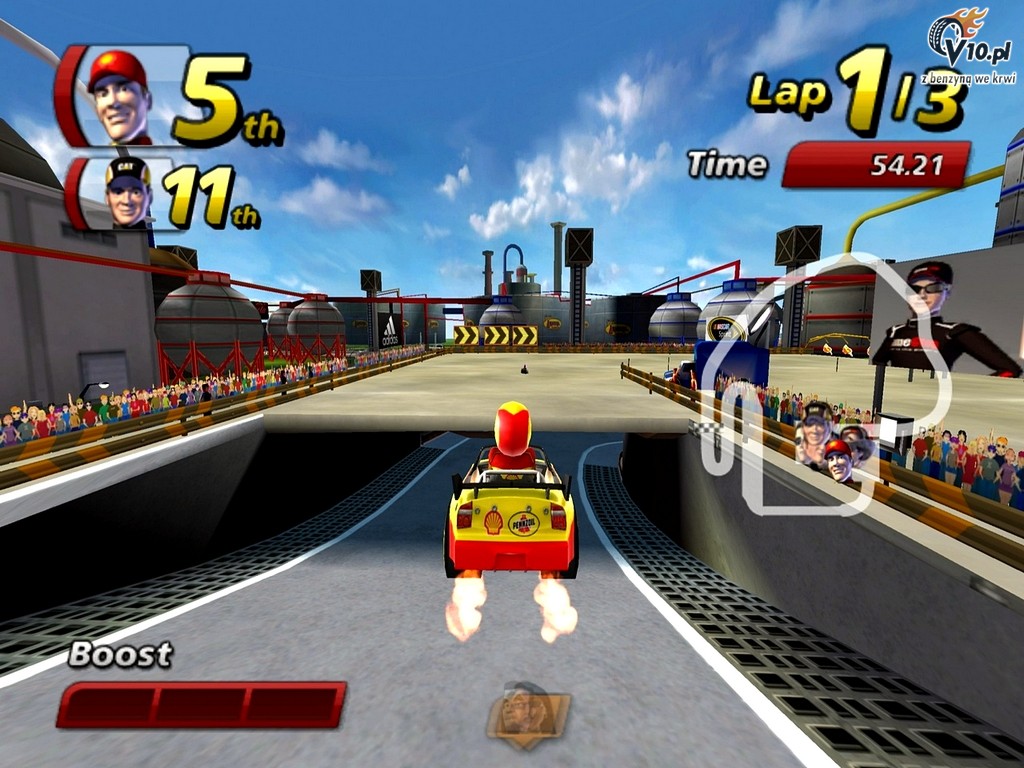Select the faded item icon below the kart

(527, 715)
